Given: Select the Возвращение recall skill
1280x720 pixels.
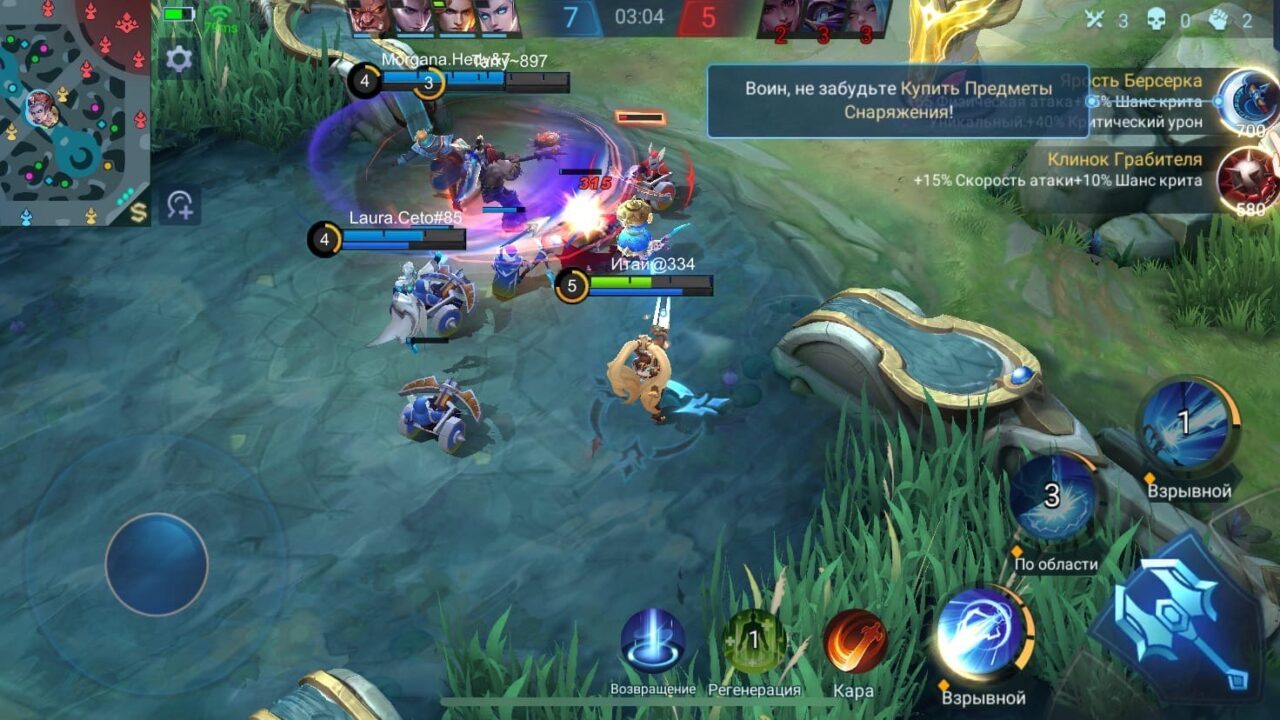Looking at the screenshot, I should (654, 640).
